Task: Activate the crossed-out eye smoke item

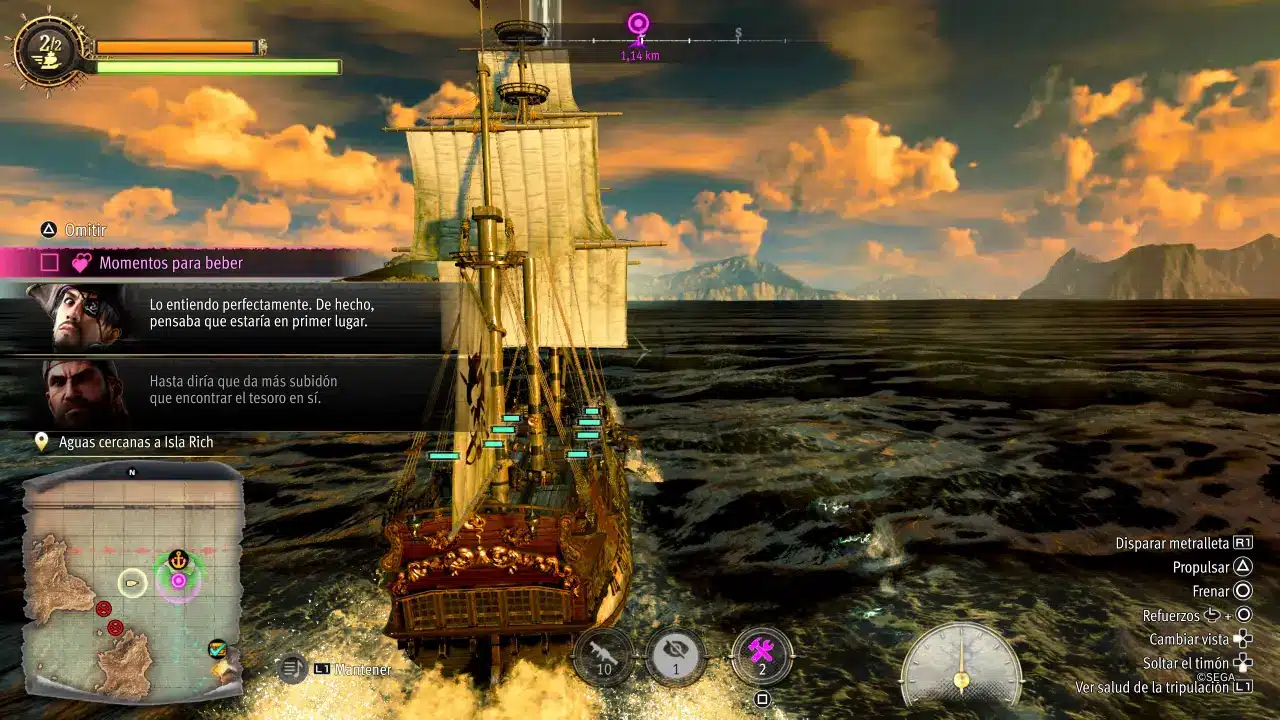Action: pos(675,656)
